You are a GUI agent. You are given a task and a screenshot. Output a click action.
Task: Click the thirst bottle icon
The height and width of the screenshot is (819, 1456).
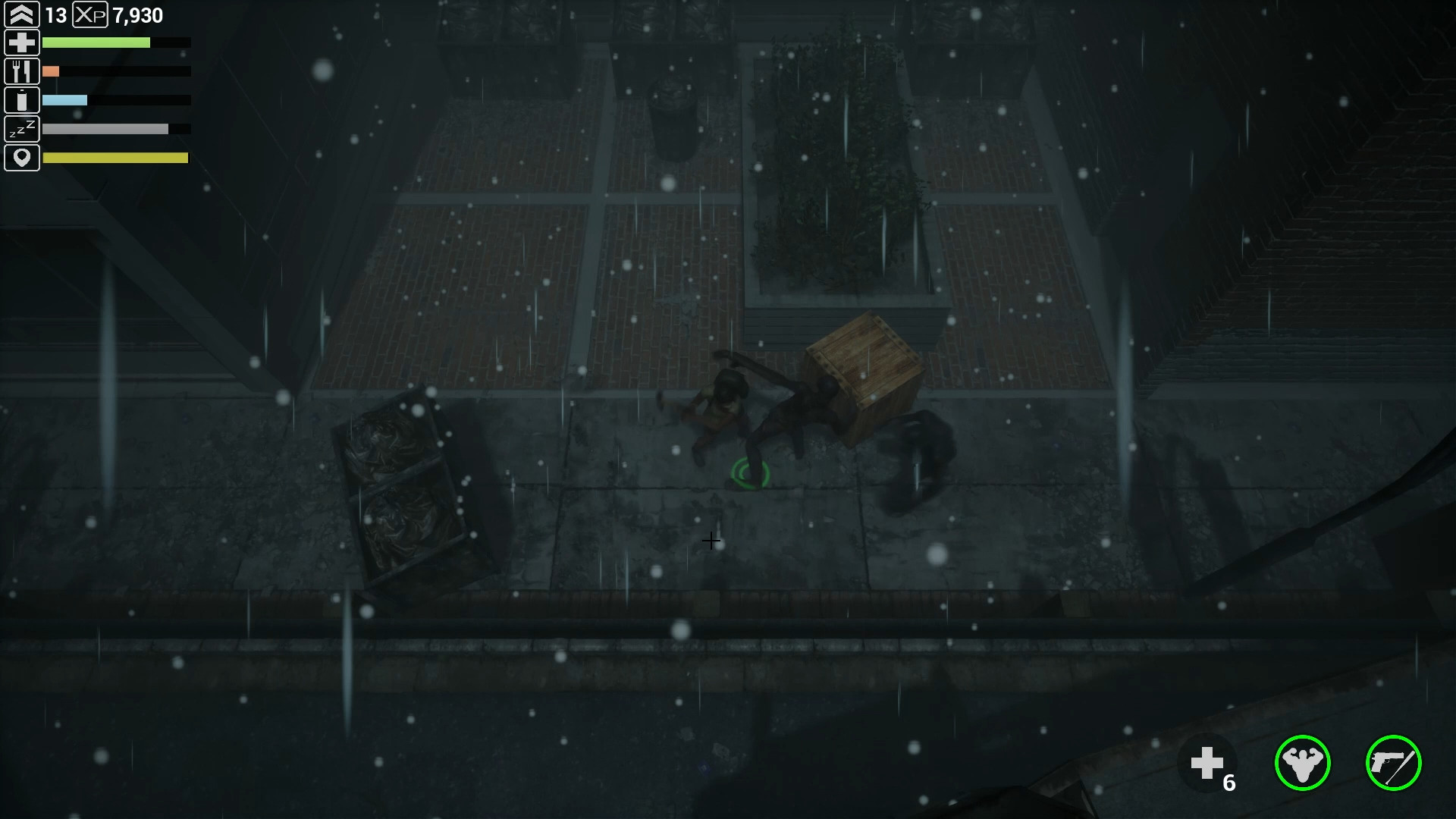(22, 99)
